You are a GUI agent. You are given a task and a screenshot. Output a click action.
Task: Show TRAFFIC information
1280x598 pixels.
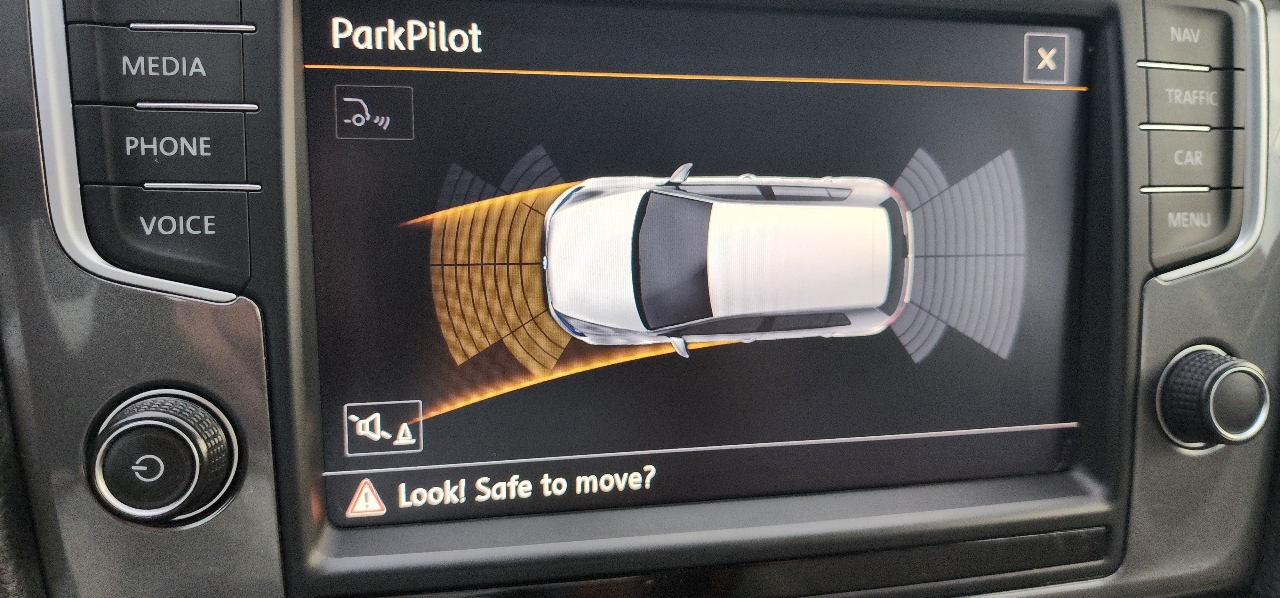pyautogui.click(x=1189, y=98)
